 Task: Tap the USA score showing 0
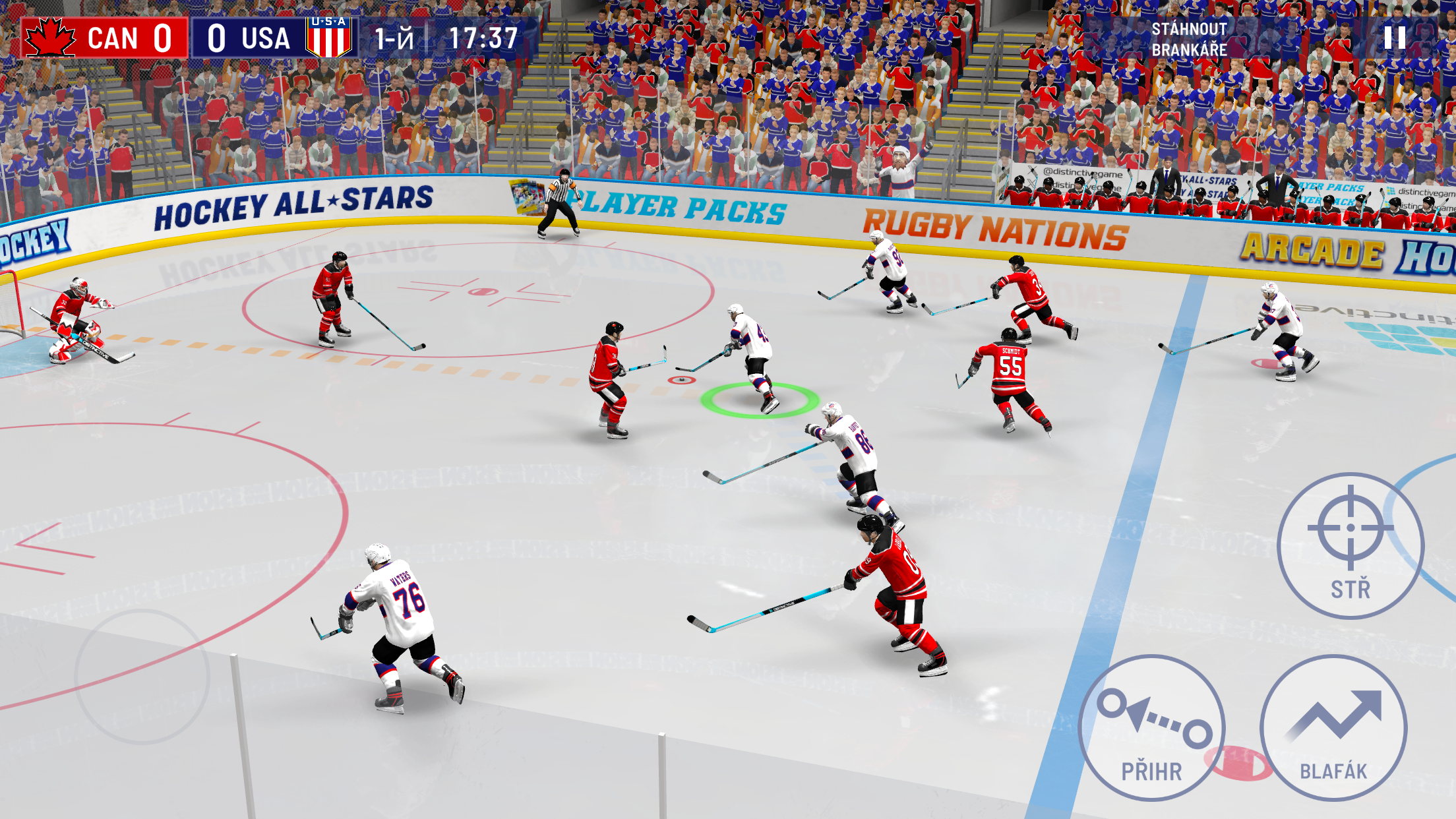click(x=217, y=38)
